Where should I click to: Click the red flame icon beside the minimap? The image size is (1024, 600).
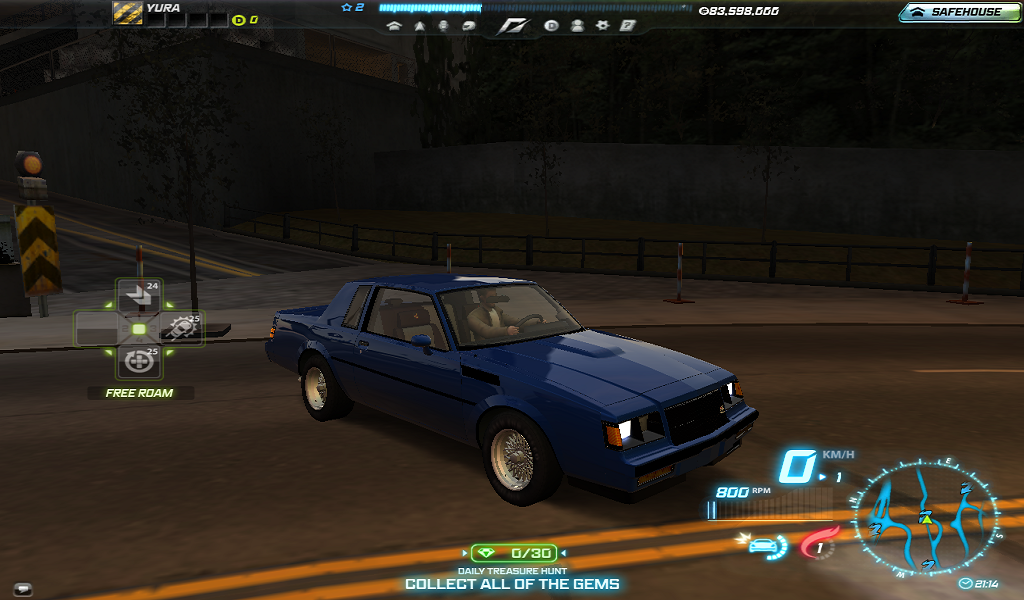click(x=818, y=545)
